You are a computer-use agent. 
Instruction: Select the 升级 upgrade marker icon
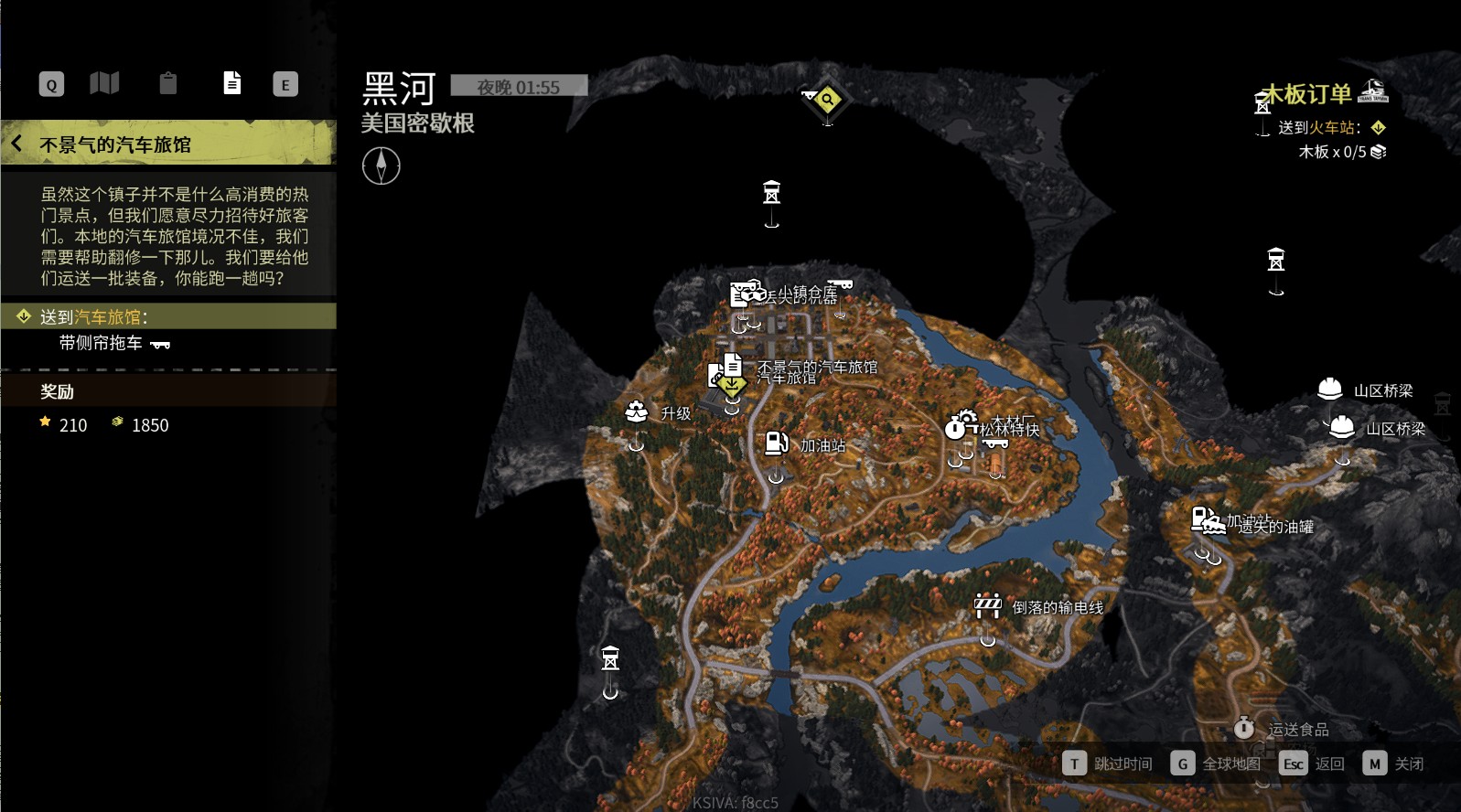(637, 412)
